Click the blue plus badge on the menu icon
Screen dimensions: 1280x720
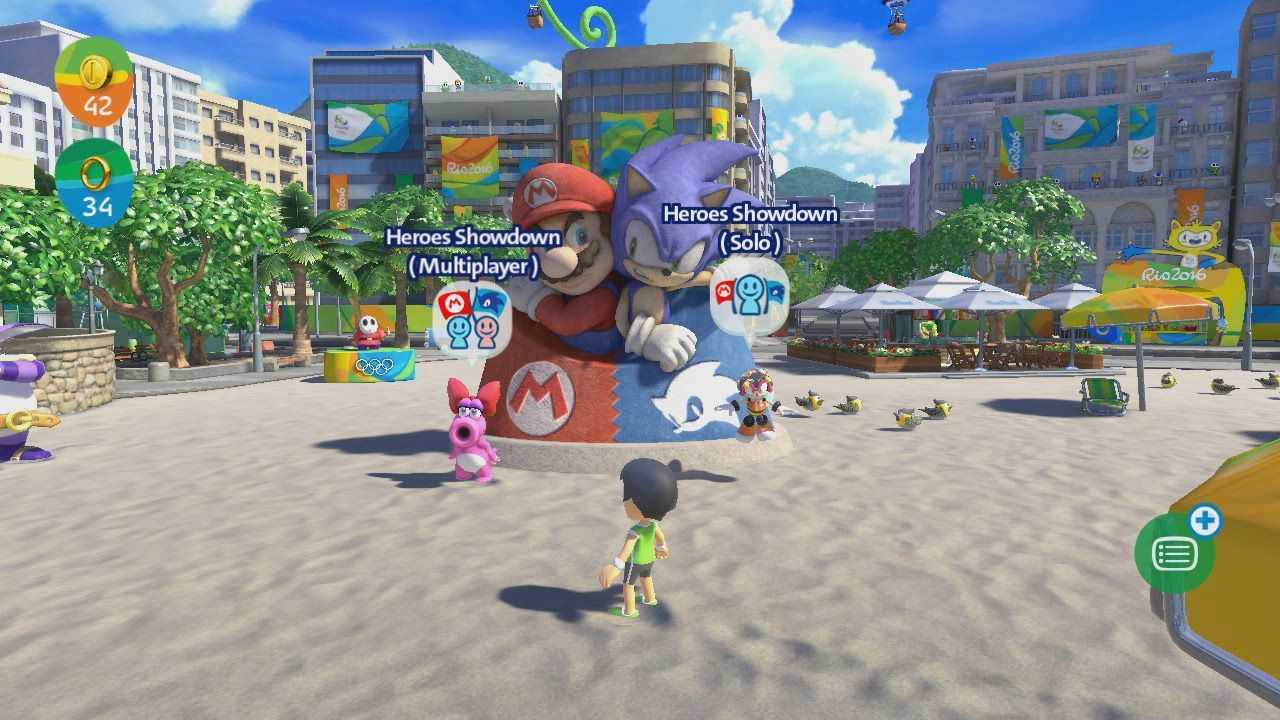(1207, 521)
